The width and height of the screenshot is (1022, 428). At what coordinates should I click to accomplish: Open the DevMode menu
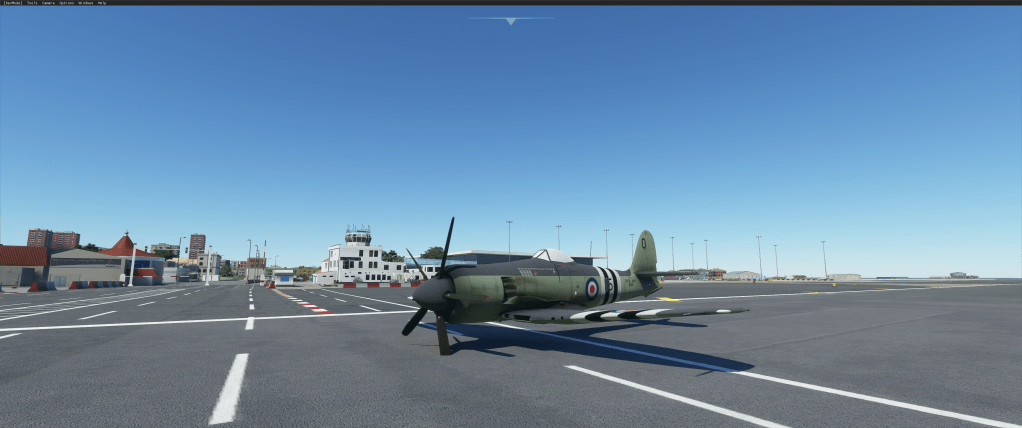(12, 3)
